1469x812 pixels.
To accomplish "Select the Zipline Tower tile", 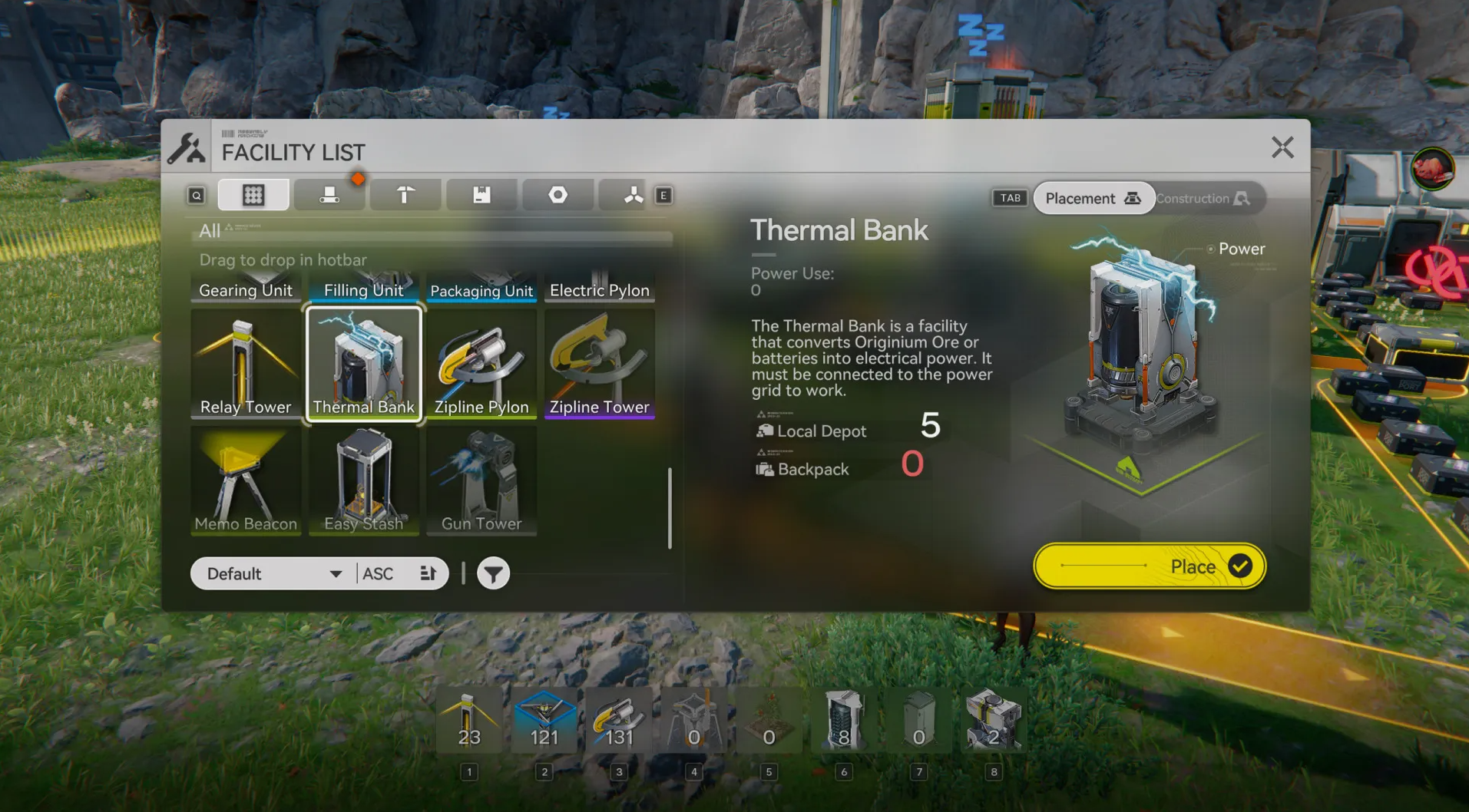I will click(x=600, y=364).
